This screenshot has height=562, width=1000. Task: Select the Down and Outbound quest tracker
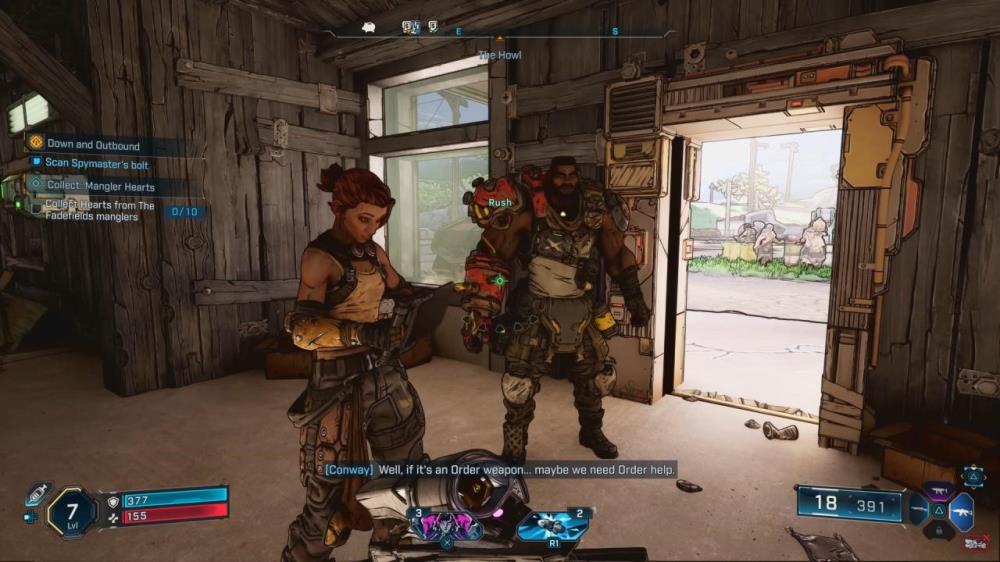(95, 145)
